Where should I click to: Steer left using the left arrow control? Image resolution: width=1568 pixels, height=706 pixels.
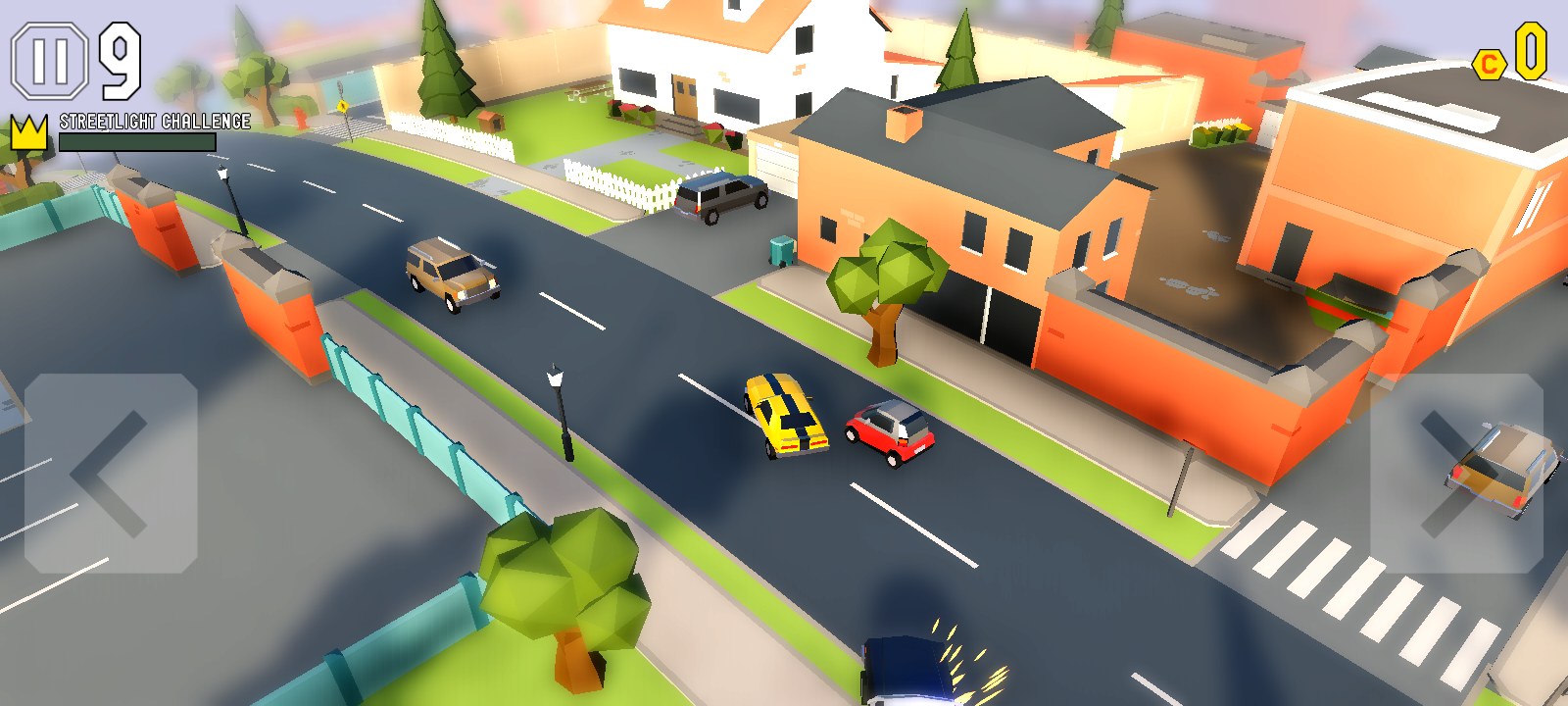(111, 474)
